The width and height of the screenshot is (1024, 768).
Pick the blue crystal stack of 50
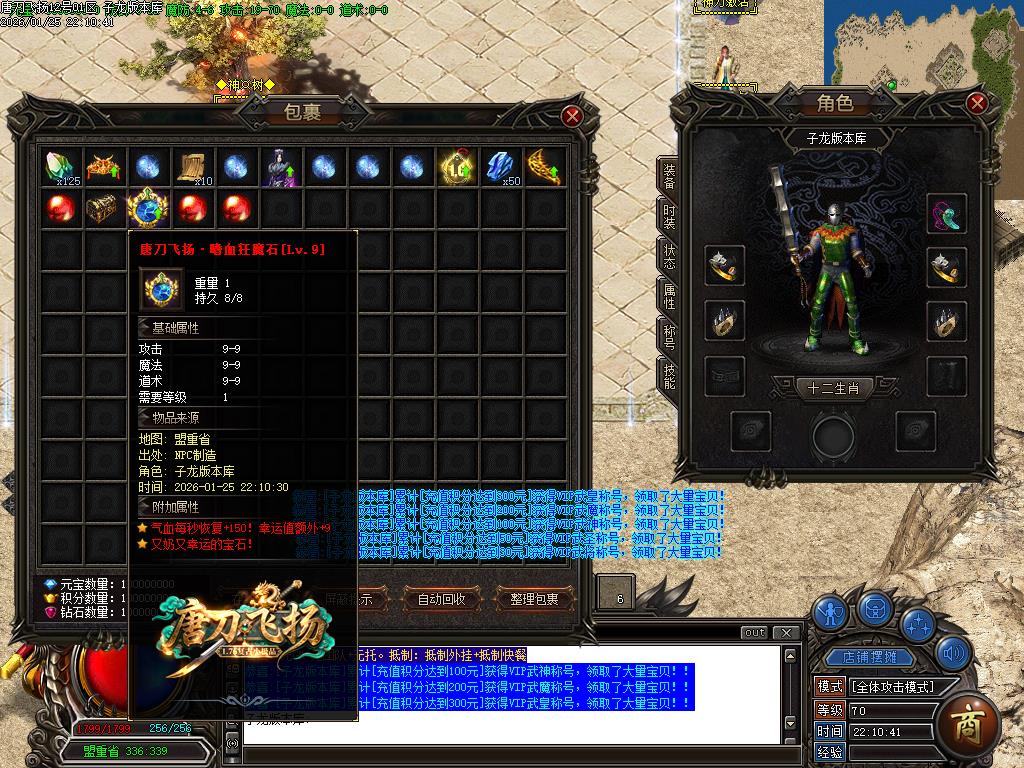pyautogui.click(x=501, y=167)
